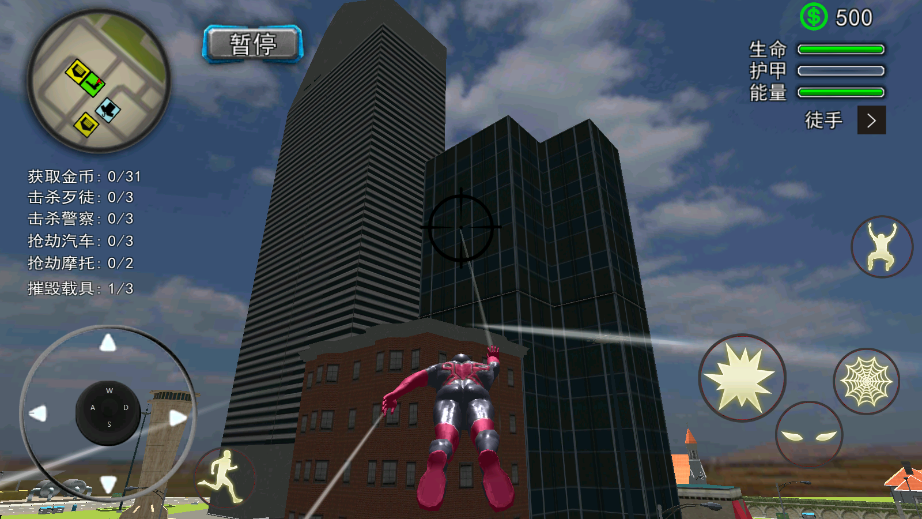Screen dimensions: 922x519
Task: Trigger the glowing eyes ability
Action: tap(808, 435)
